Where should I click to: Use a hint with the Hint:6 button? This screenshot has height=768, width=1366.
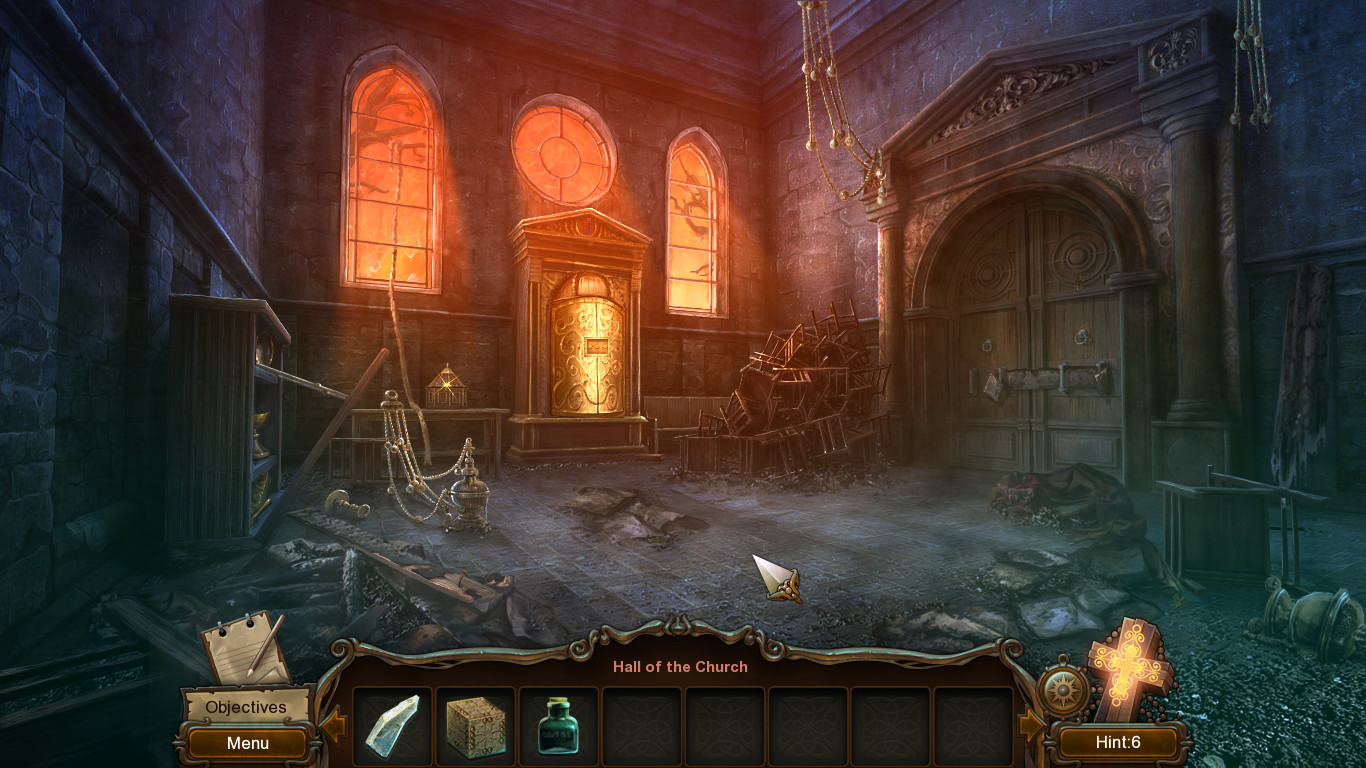(x=1117, y=743)
